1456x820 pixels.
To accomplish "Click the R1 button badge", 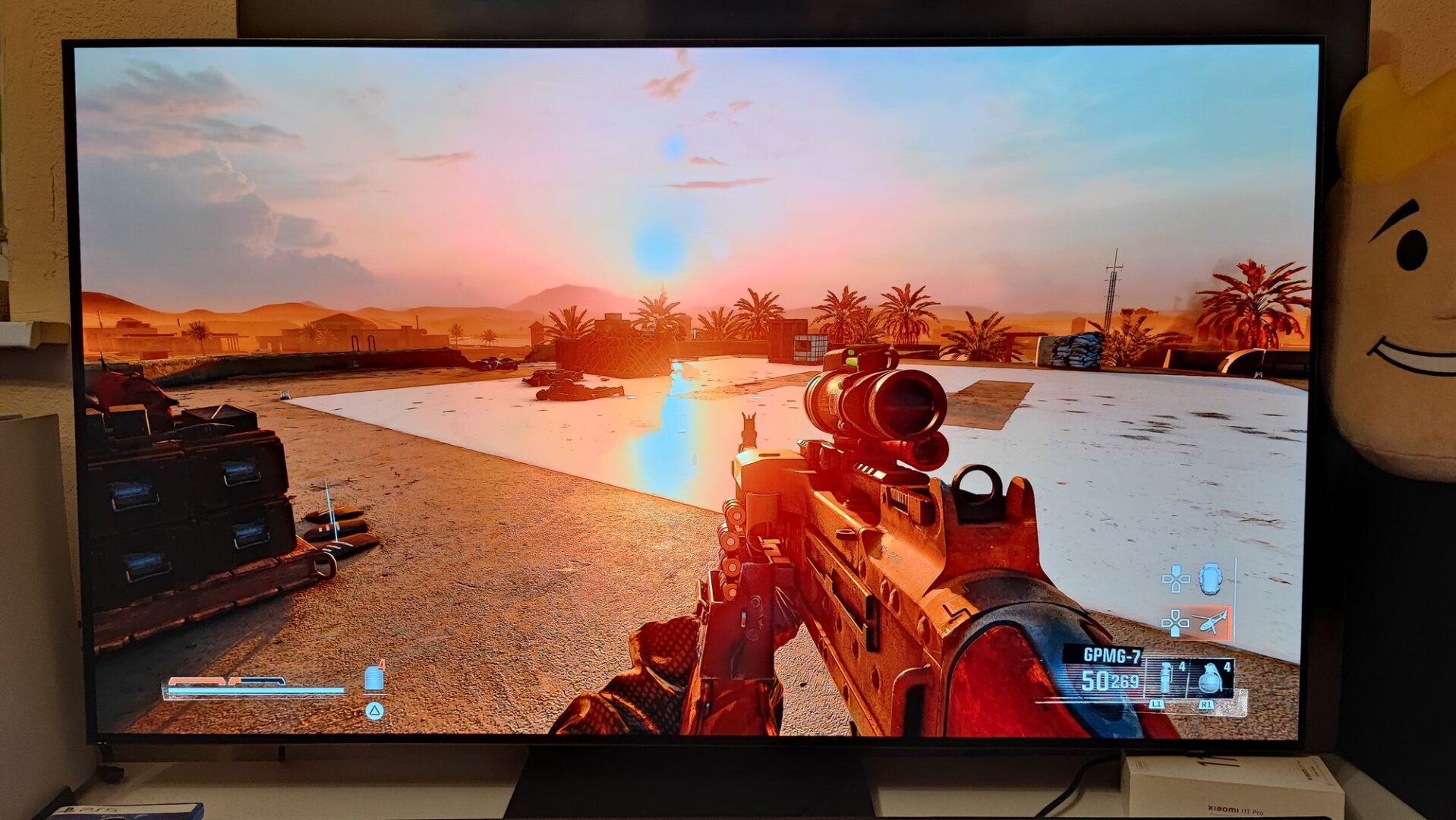I will (x=1207, y=704).
